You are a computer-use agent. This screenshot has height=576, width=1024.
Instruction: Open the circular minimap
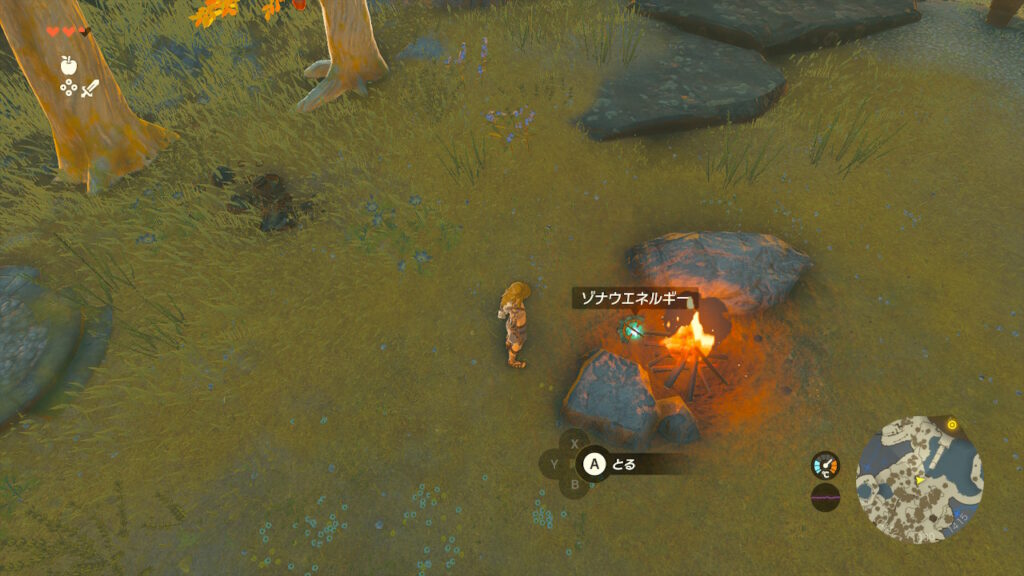click(919, 479)
